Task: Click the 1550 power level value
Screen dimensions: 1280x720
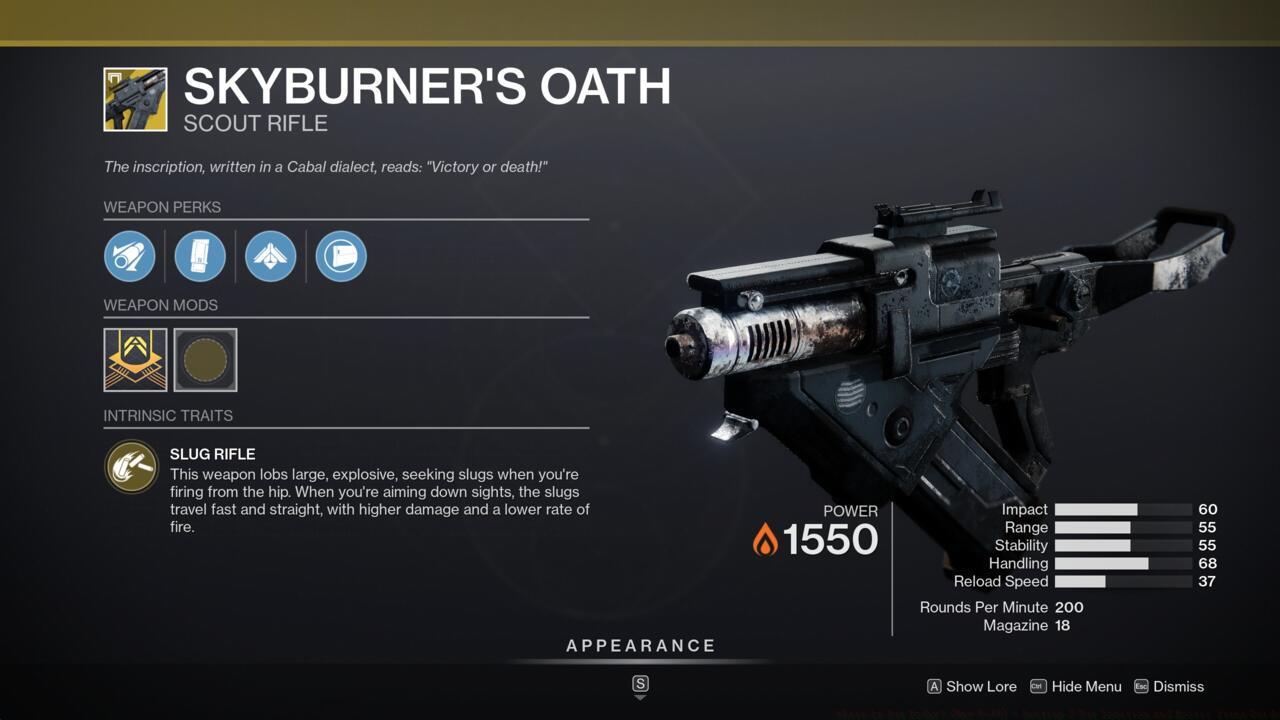Action: coord(832,540)
